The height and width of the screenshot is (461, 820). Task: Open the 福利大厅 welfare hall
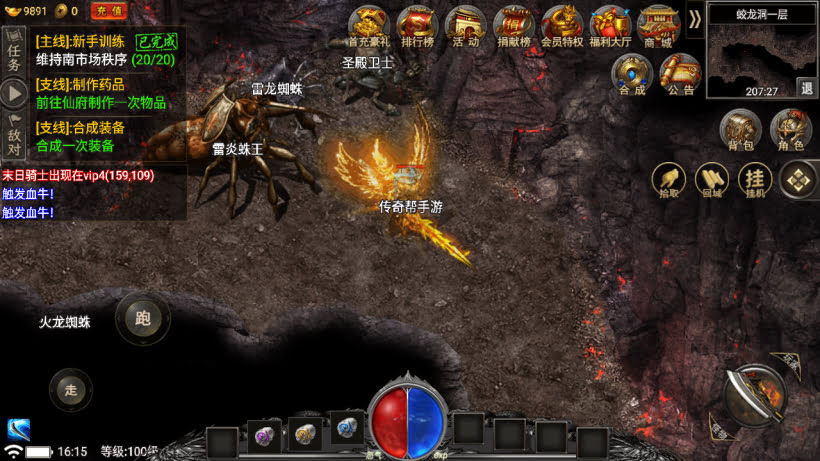tap(610, 26)
